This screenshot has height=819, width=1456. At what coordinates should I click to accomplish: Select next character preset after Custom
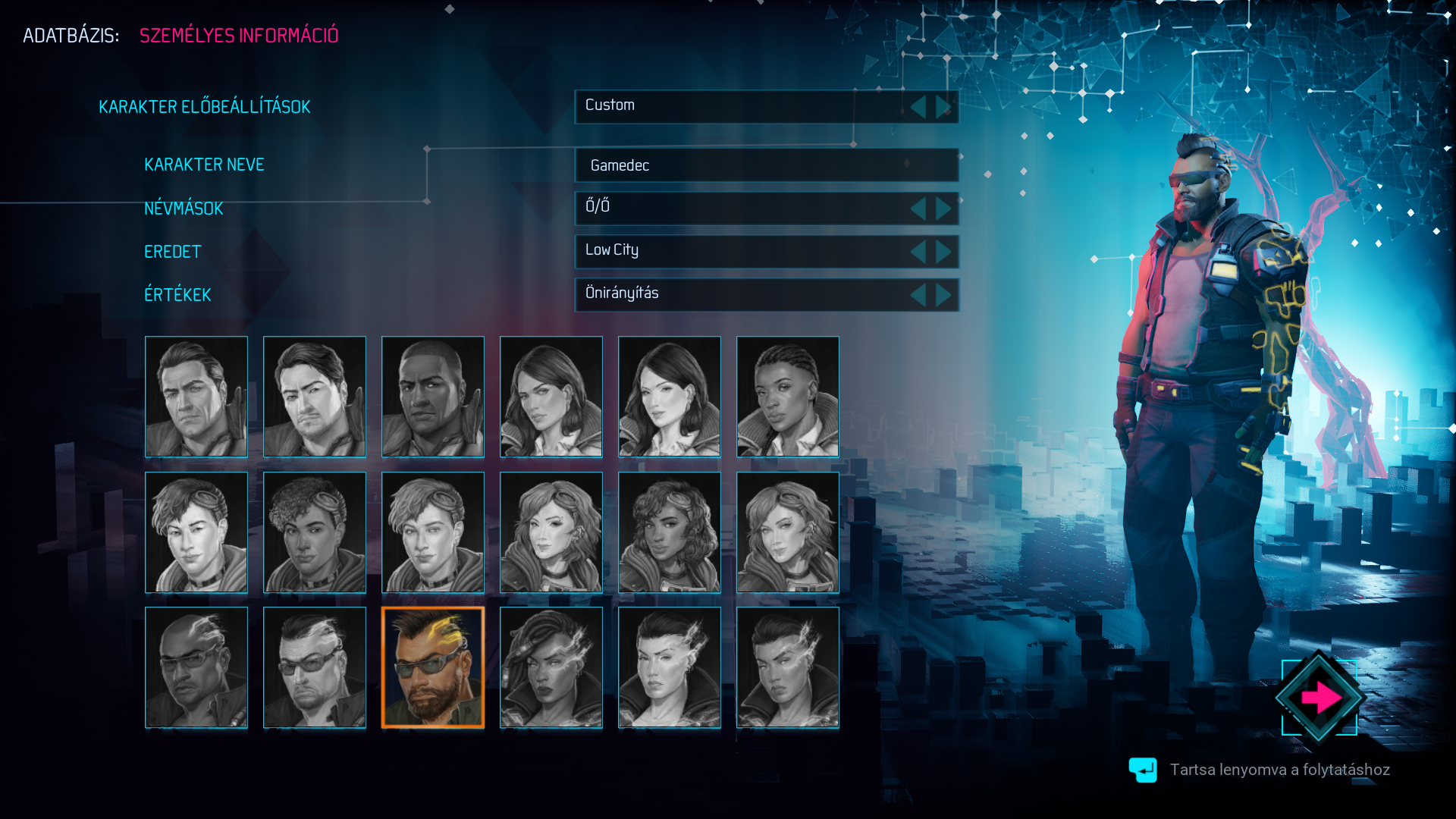click(943, 107)
